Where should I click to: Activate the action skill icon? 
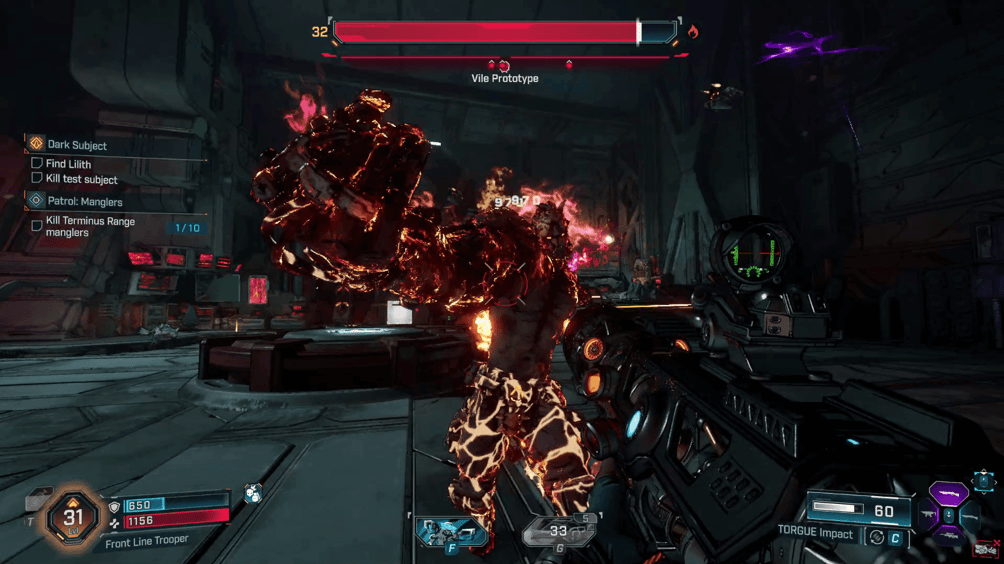(449, 531)
